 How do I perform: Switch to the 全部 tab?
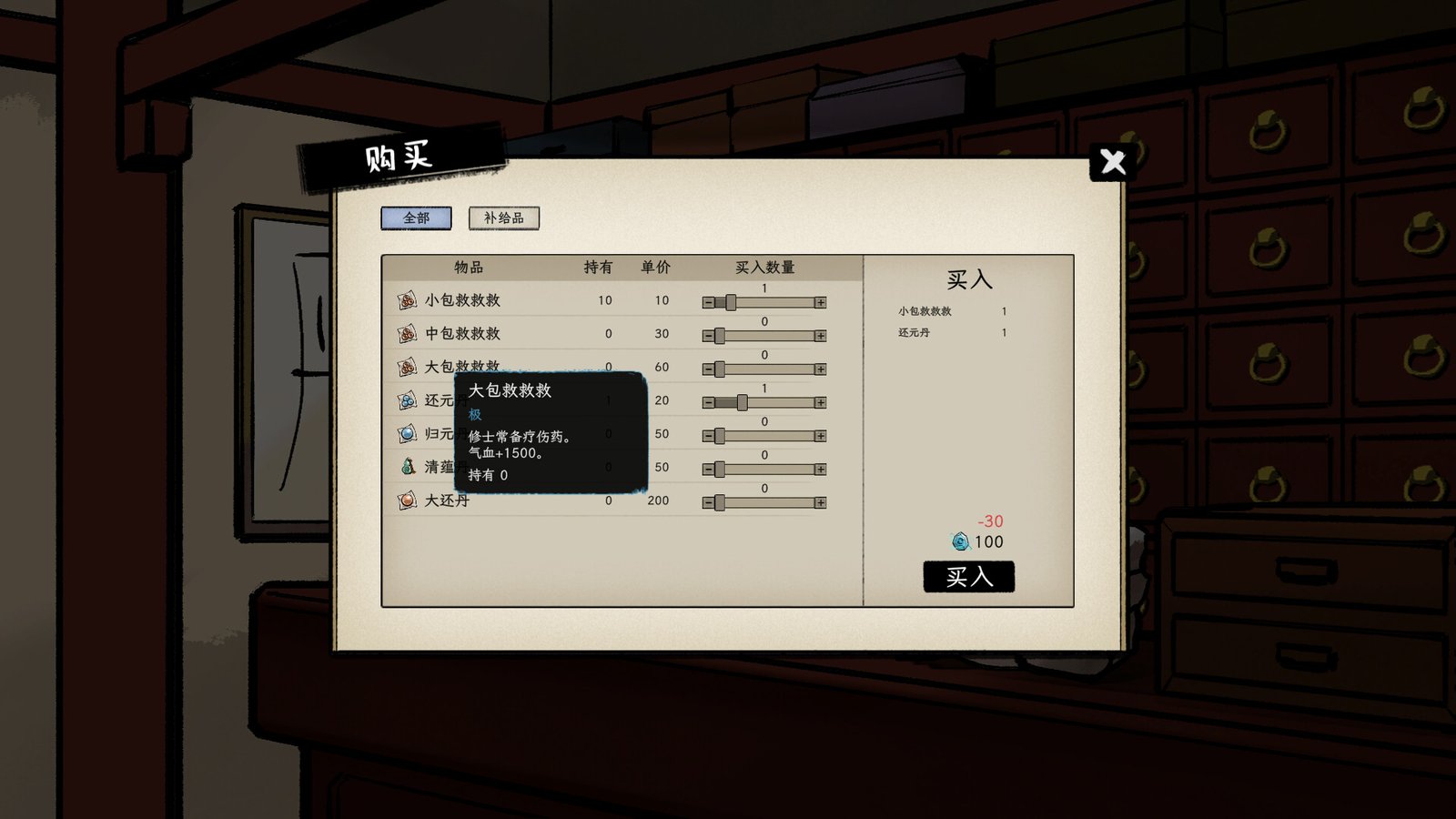(417, 218)
